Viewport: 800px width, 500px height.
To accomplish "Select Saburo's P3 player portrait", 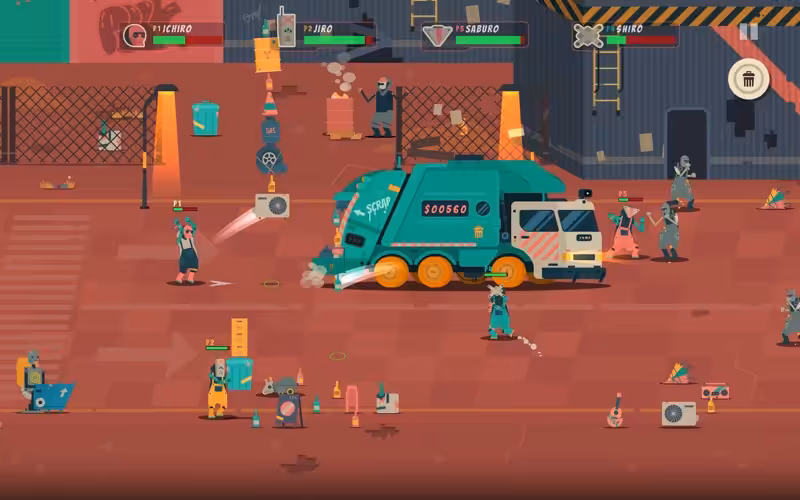I will [x=436, y=36].
